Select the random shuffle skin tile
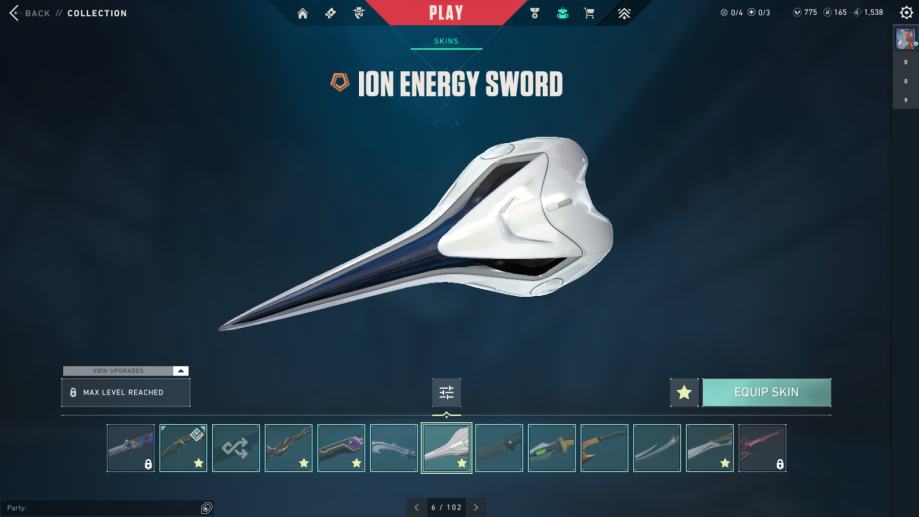Image resolution: width=919 pixels, height=517 pixels. tap(236, 447)
